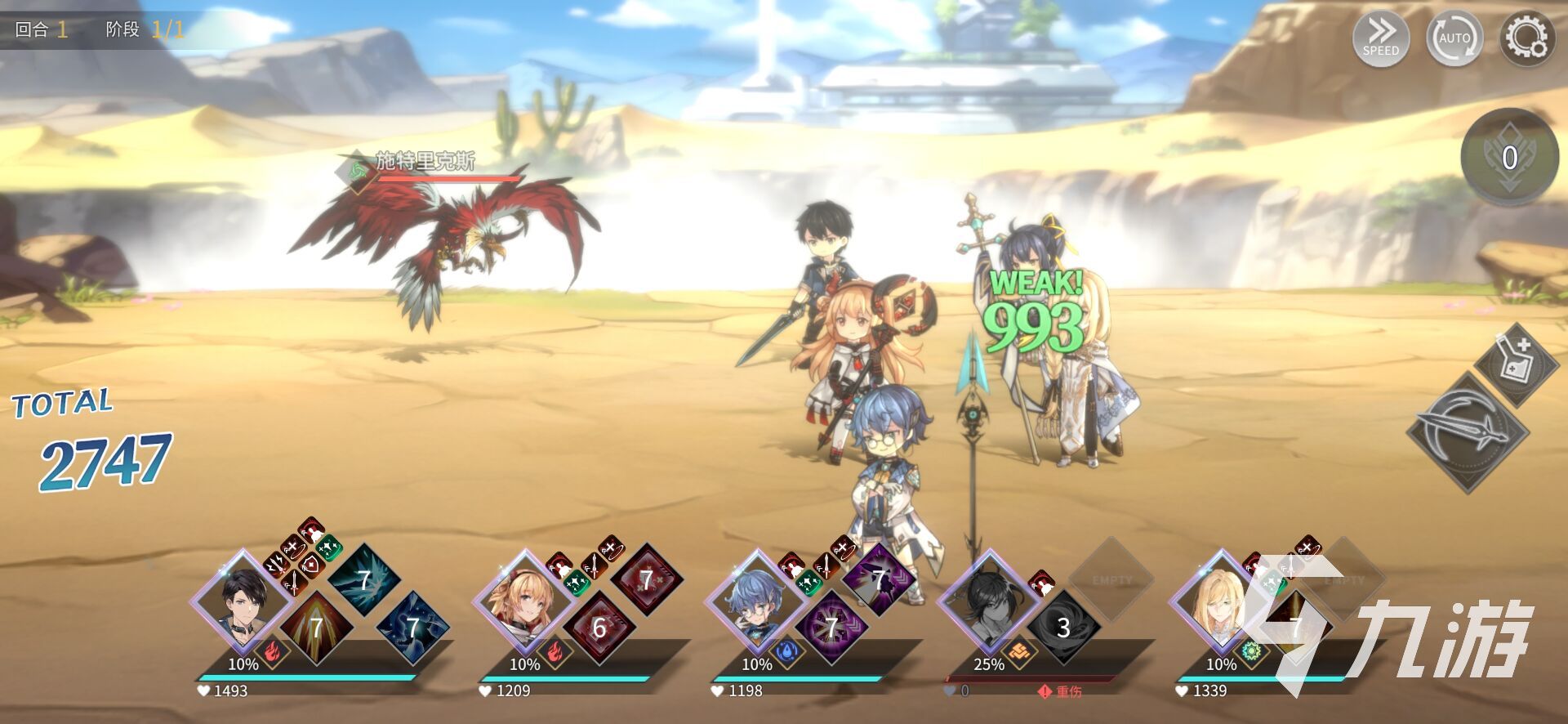The height and width of the screenshot is (724, 1568).
Task: Toggle the battle SPEED button
Action: tap(1380, 38)
